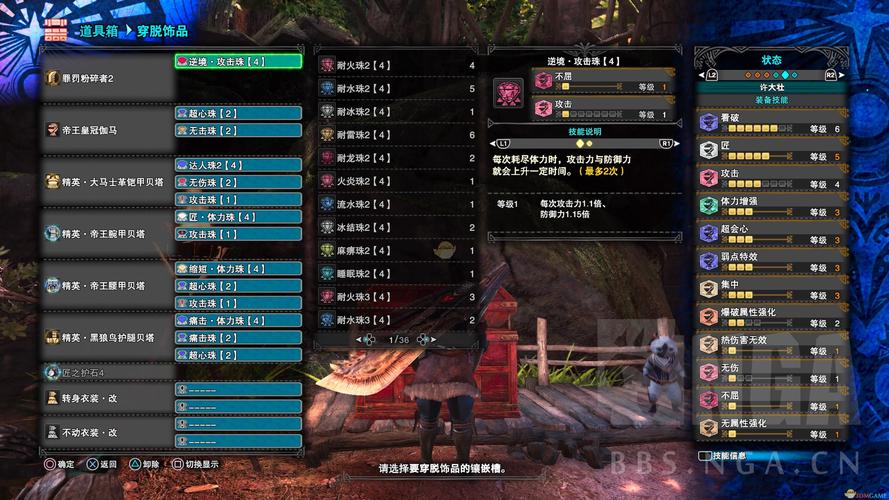This screenshot has width=889, height=500.
Task: Choose the 无击珠 slot on 帝王皇冠伽马
Action: [x=238, y=130]
